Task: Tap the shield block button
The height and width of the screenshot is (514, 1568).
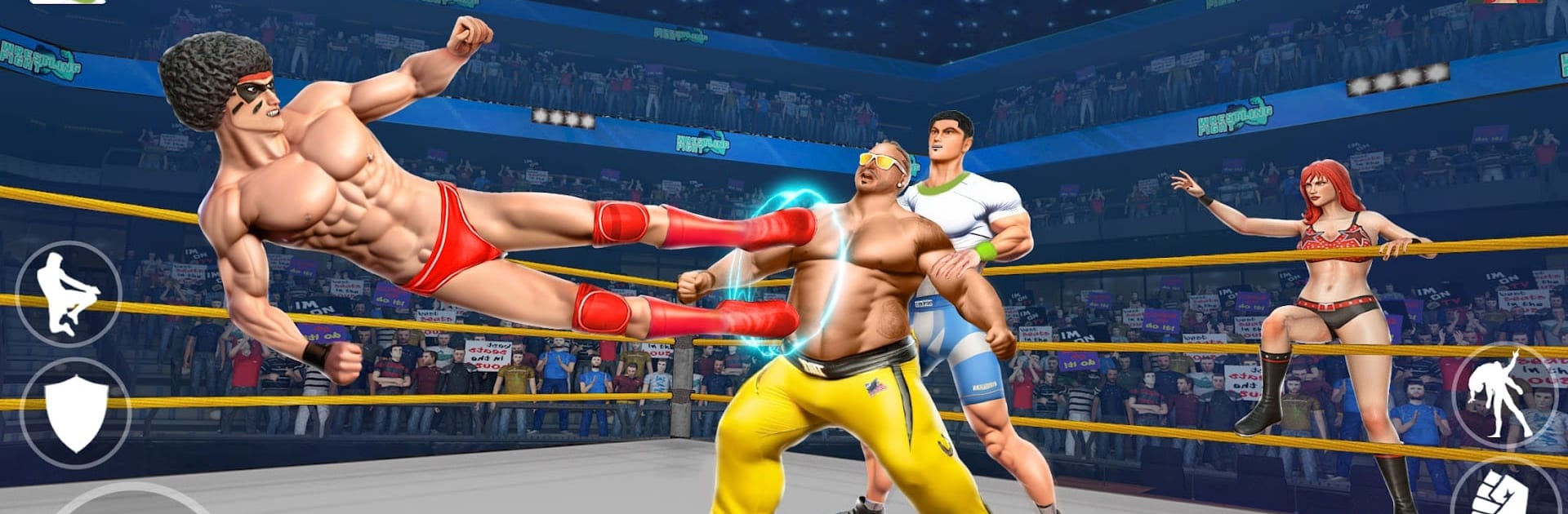Action: (76, 413)
